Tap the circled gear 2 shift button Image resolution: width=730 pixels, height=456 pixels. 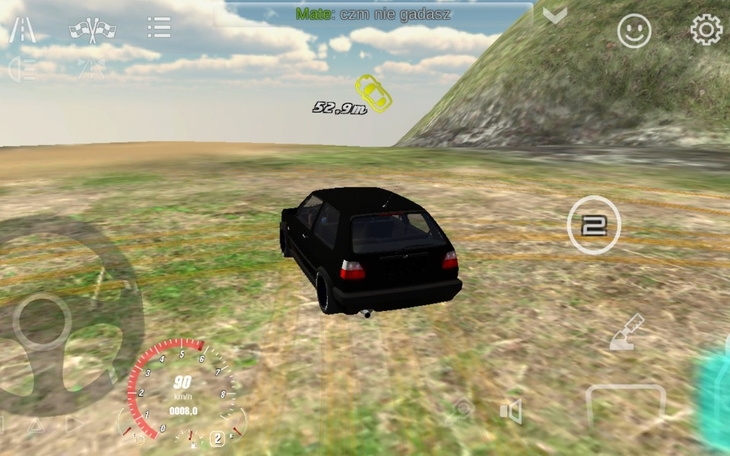[594, 225]
